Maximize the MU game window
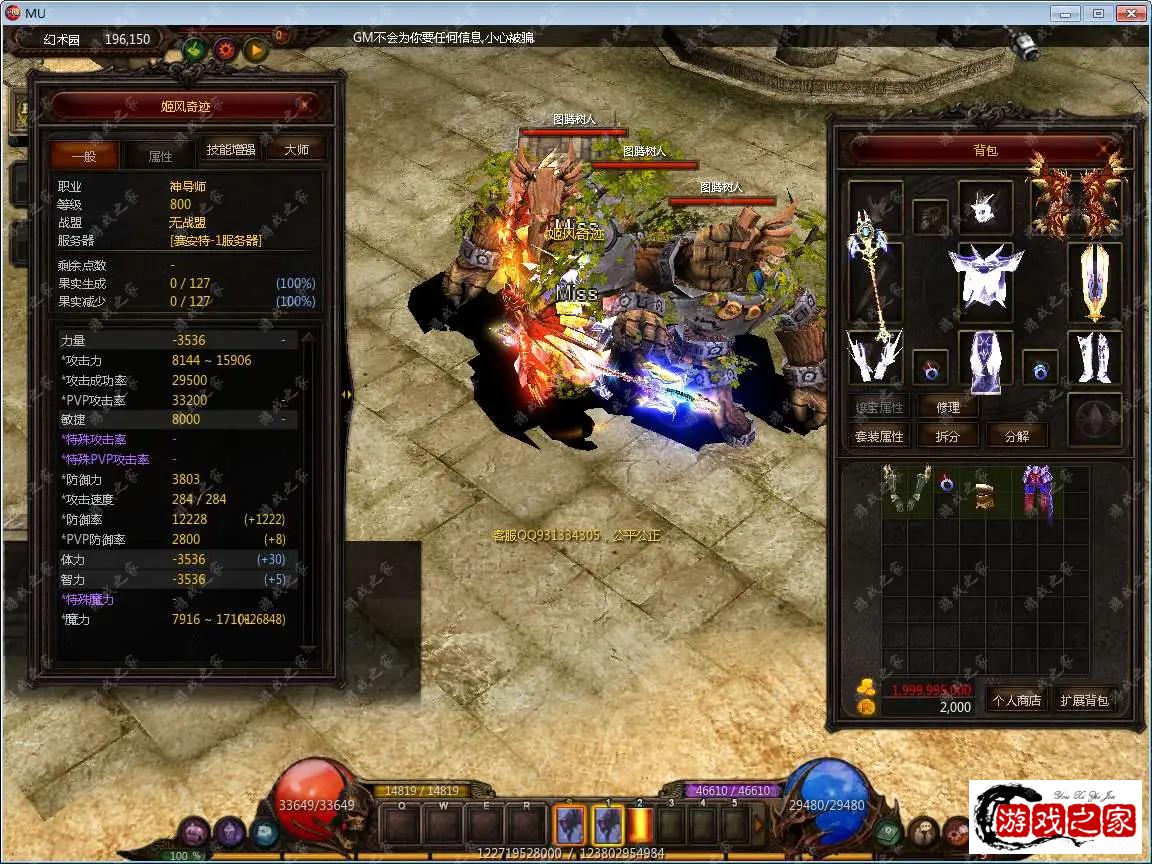Screen dimensions: 1152x864 click(x=1098, y=13)
